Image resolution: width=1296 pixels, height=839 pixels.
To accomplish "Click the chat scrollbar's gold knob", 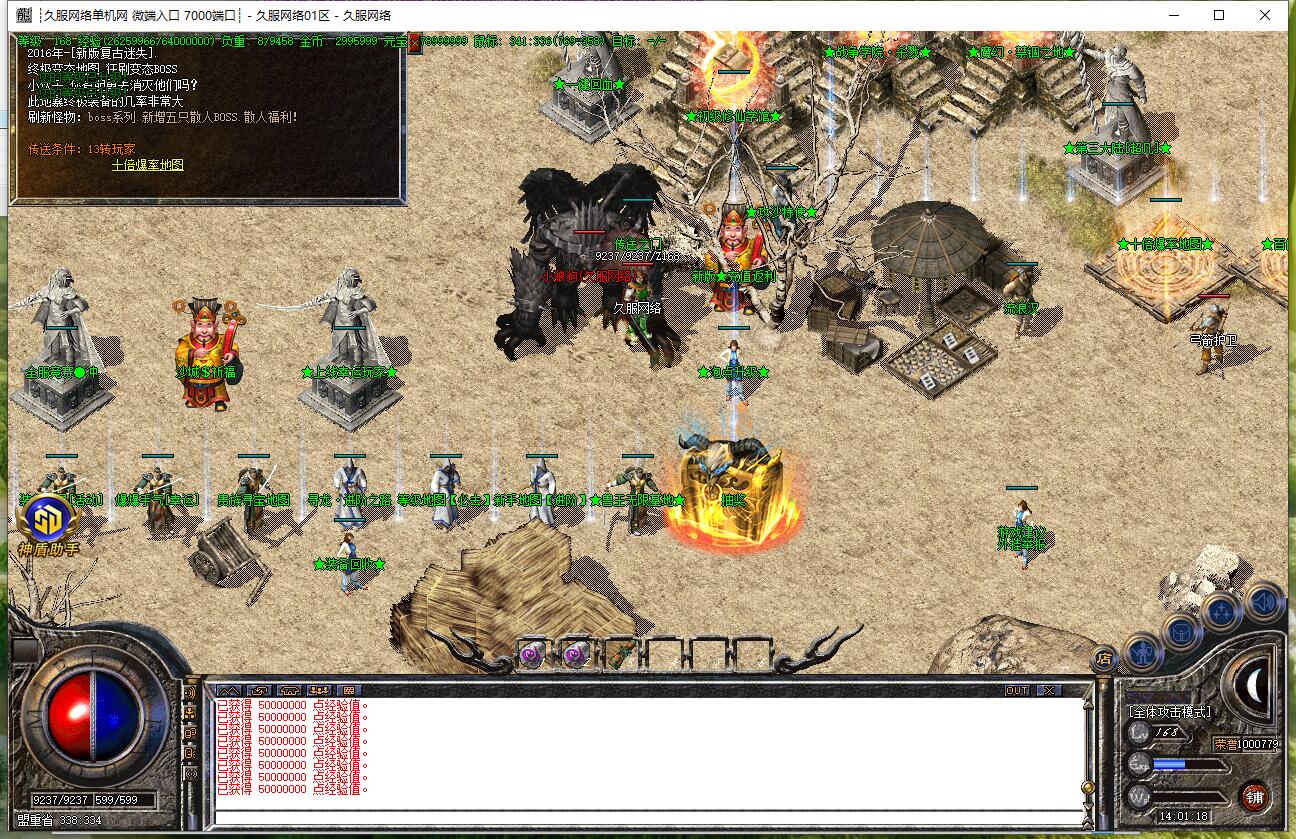I will [1087, 788].
